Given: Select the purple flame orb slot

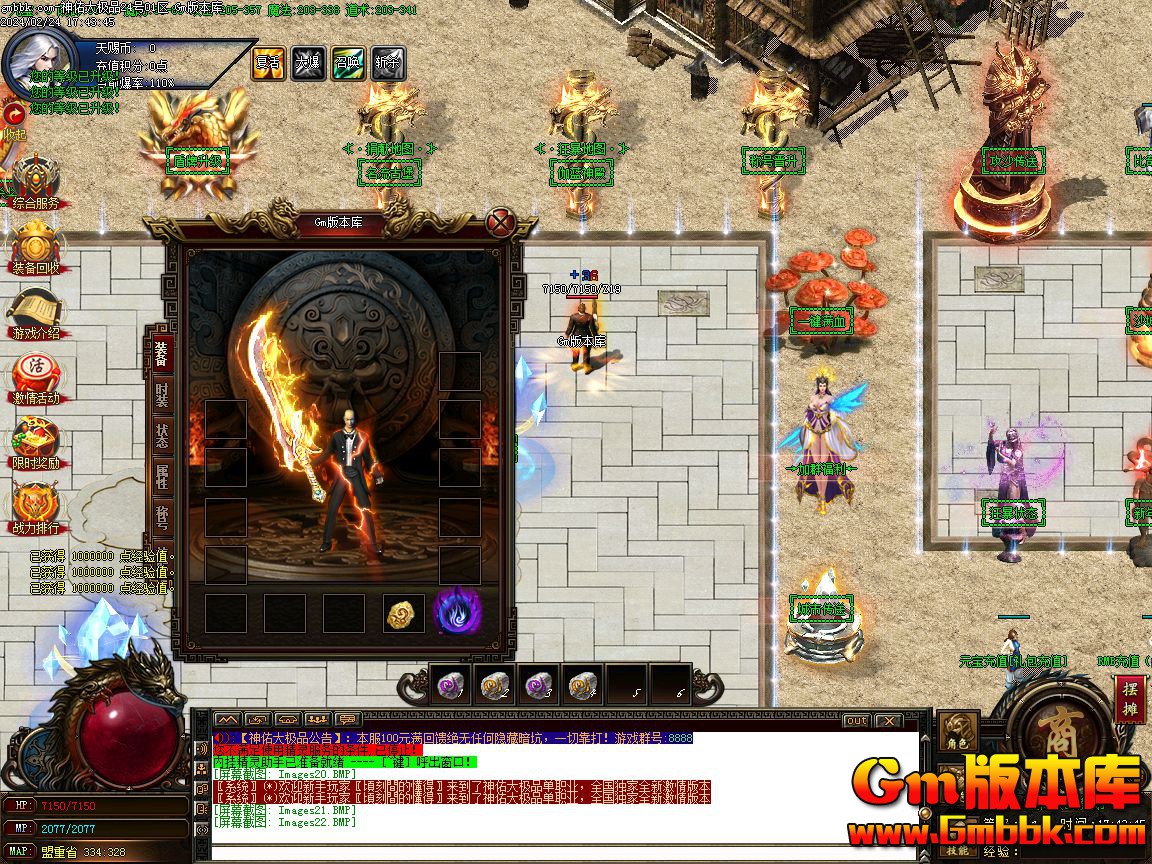Looking at the screenshot, I should point(458,612).
